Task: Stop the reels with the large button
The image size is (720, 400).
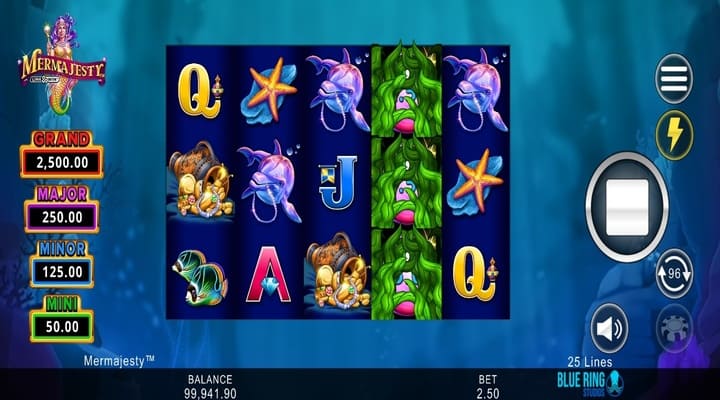Action: (627, 208)
